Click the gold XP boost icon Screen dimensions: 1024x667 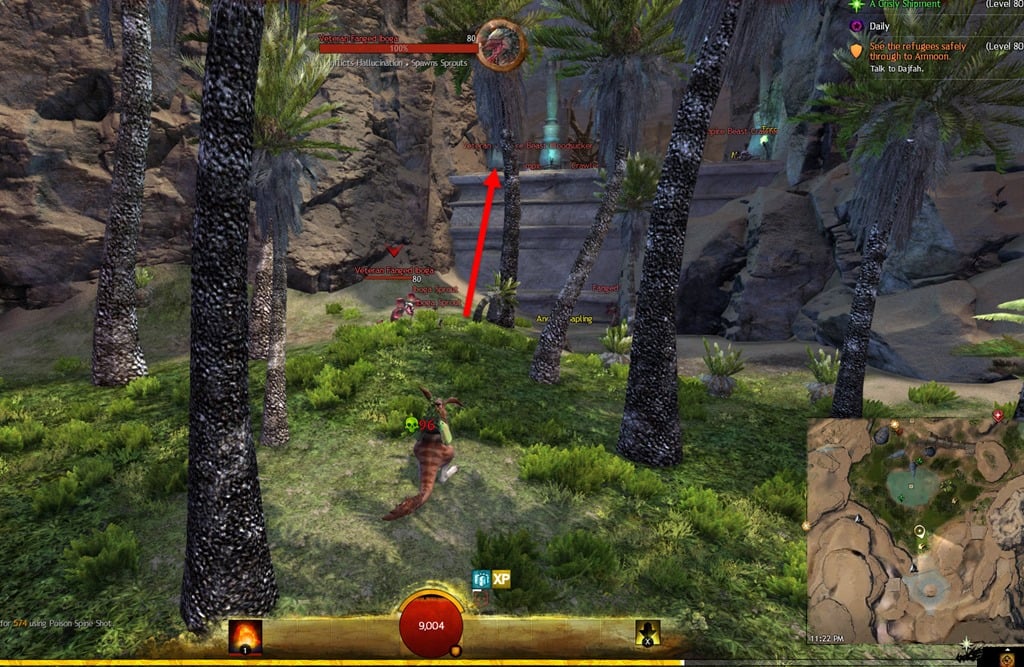point(502,579)
